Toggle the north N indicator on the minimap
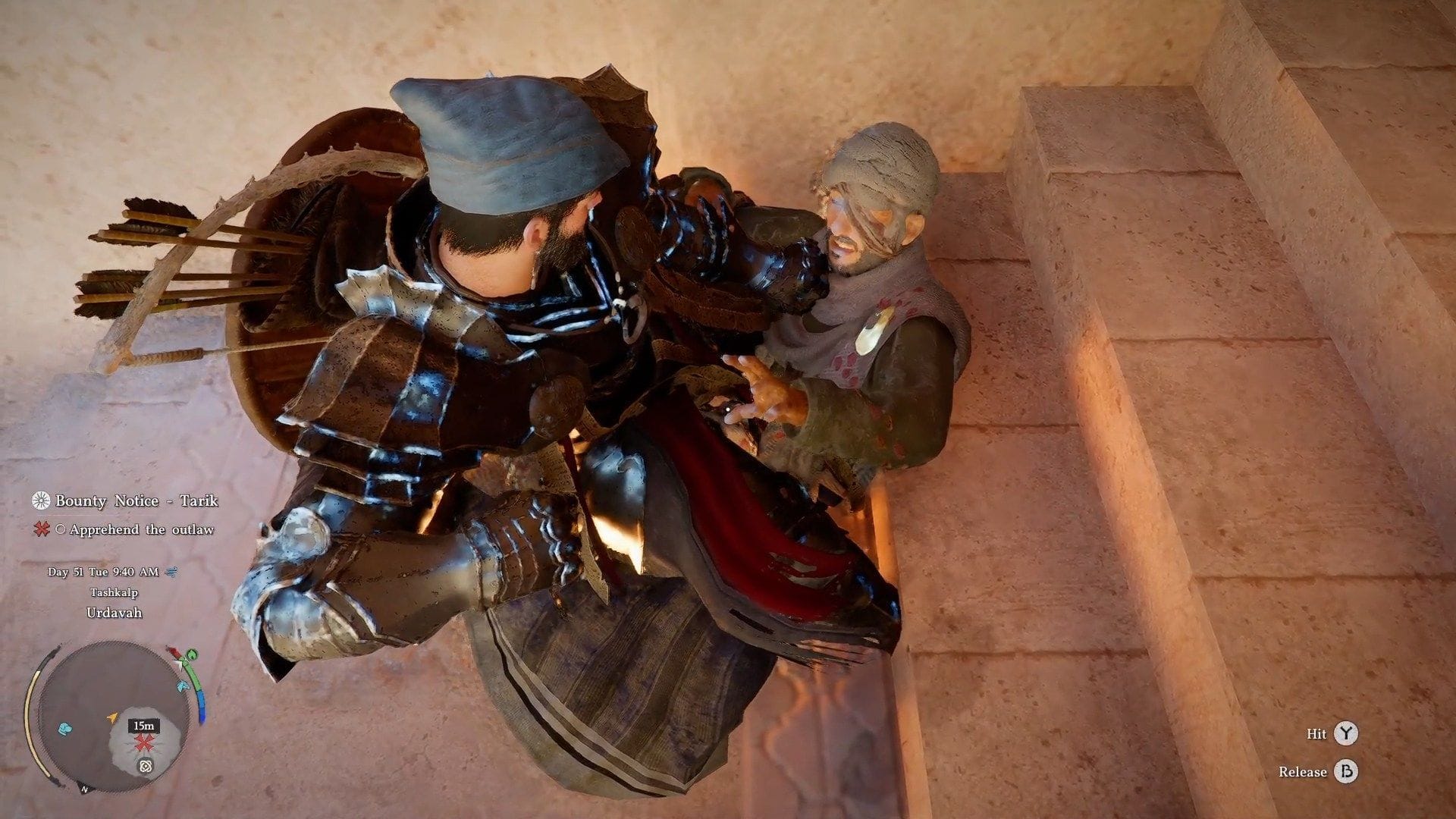The image size is (1456, 819). (x=84, y=789)
